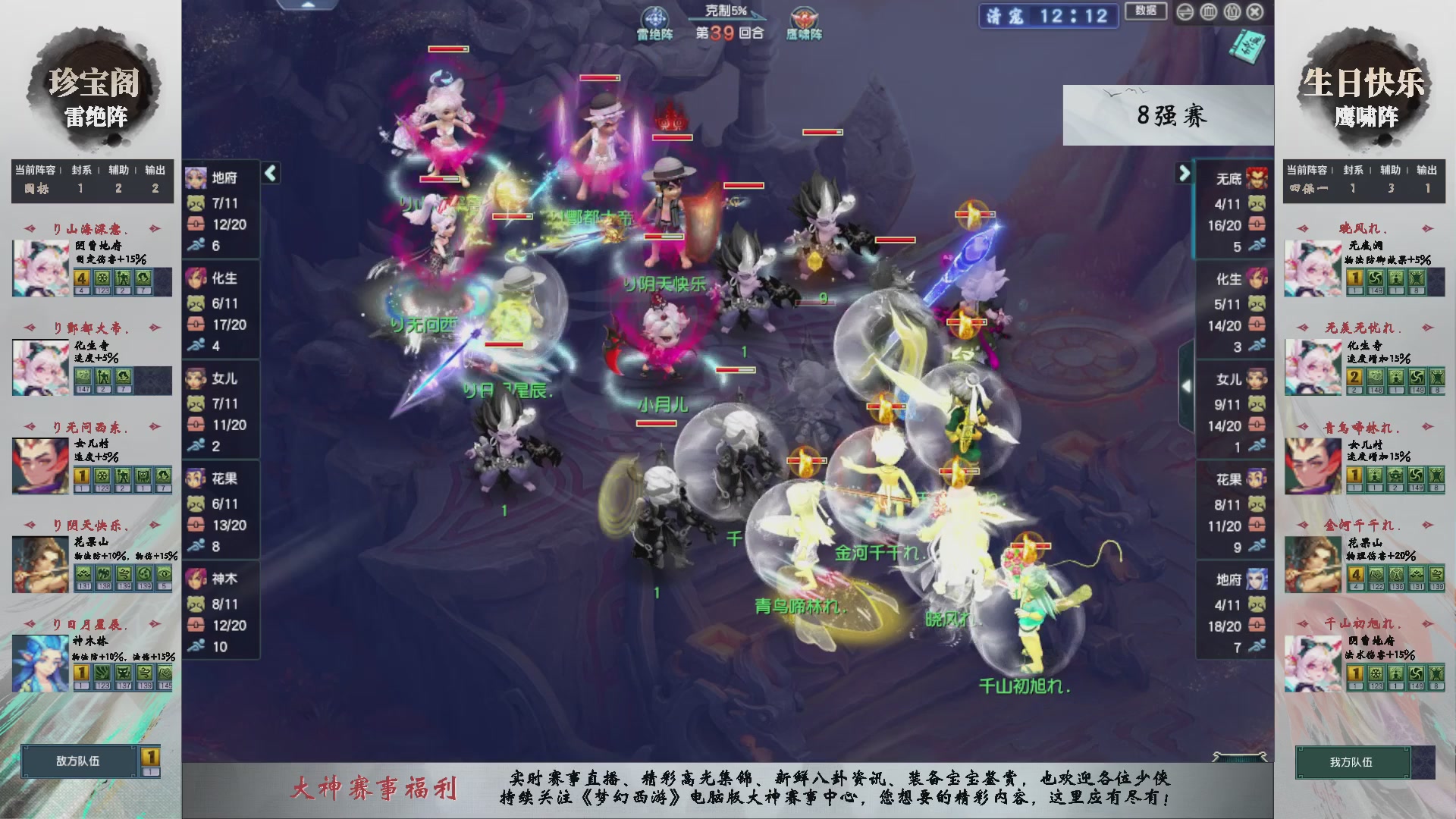Open the 数据 data panel
1456x819 pixels.
[x=1147, y=12]
